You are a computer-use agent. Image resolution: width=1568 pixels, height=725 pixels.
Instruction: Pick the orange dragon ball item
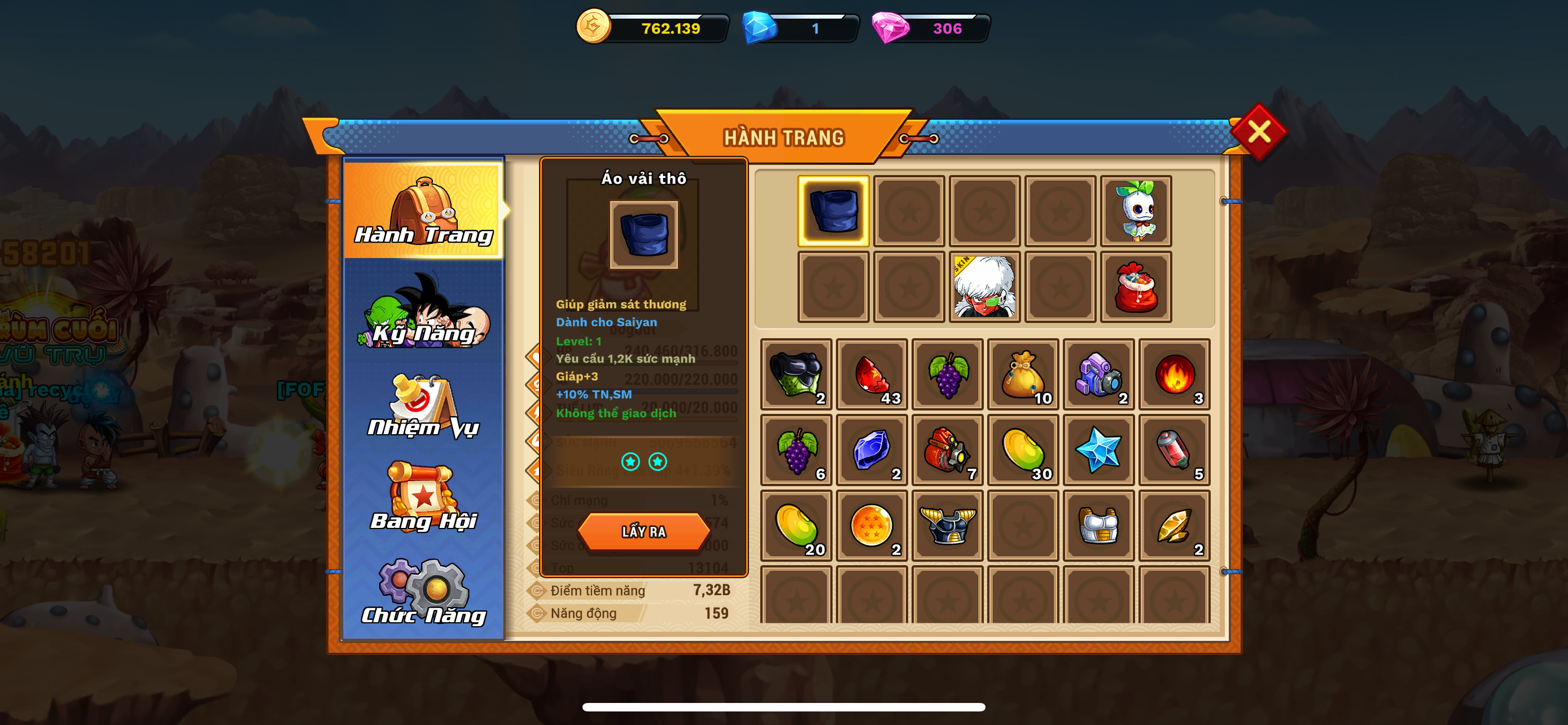pos(871,525)
